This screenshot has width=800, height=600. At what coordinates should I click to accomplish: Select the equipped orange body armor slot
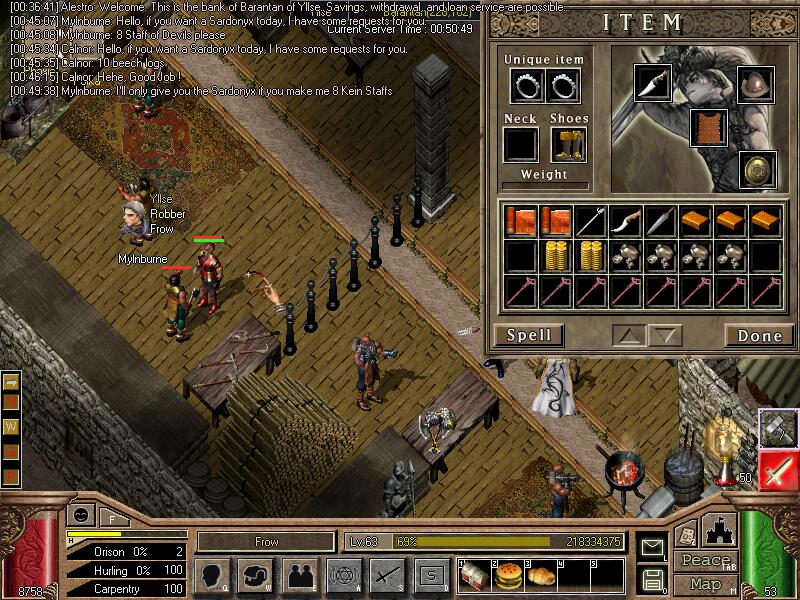click(709, 127)
